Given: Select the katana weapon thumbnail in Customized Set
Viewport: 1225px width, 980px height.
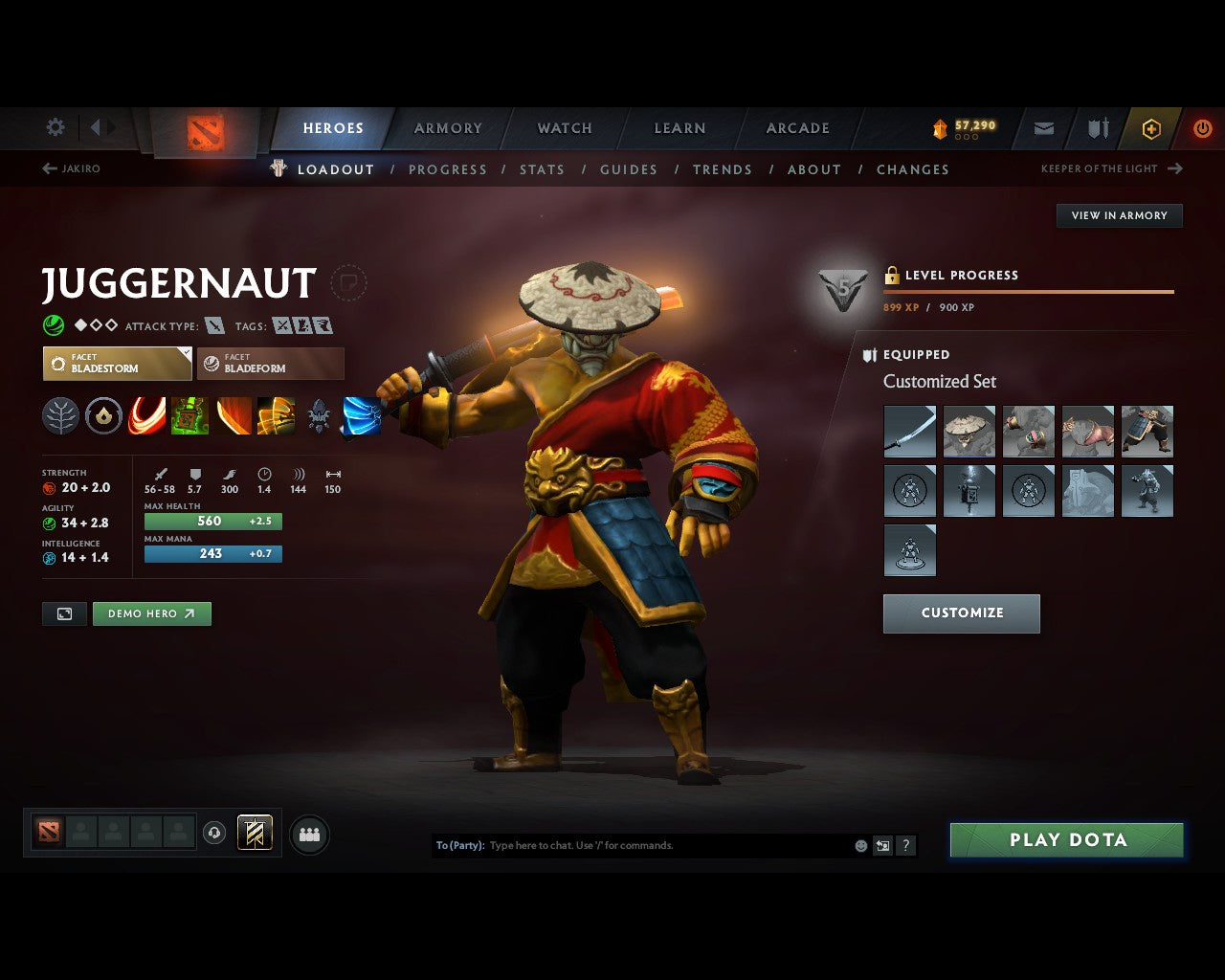Looking at the screenshot, I should 909,432.
